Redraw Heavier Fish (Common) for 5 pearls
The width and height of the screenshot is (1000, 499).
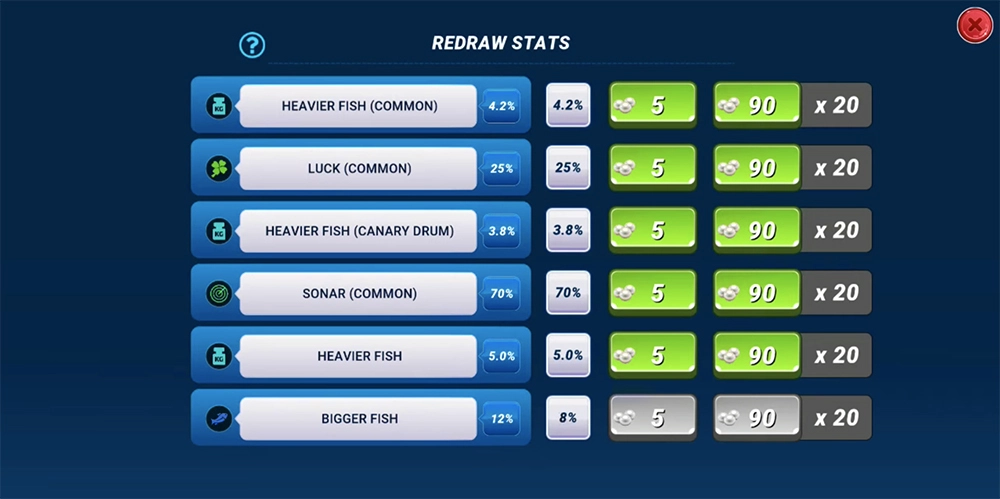coord(652,105)
